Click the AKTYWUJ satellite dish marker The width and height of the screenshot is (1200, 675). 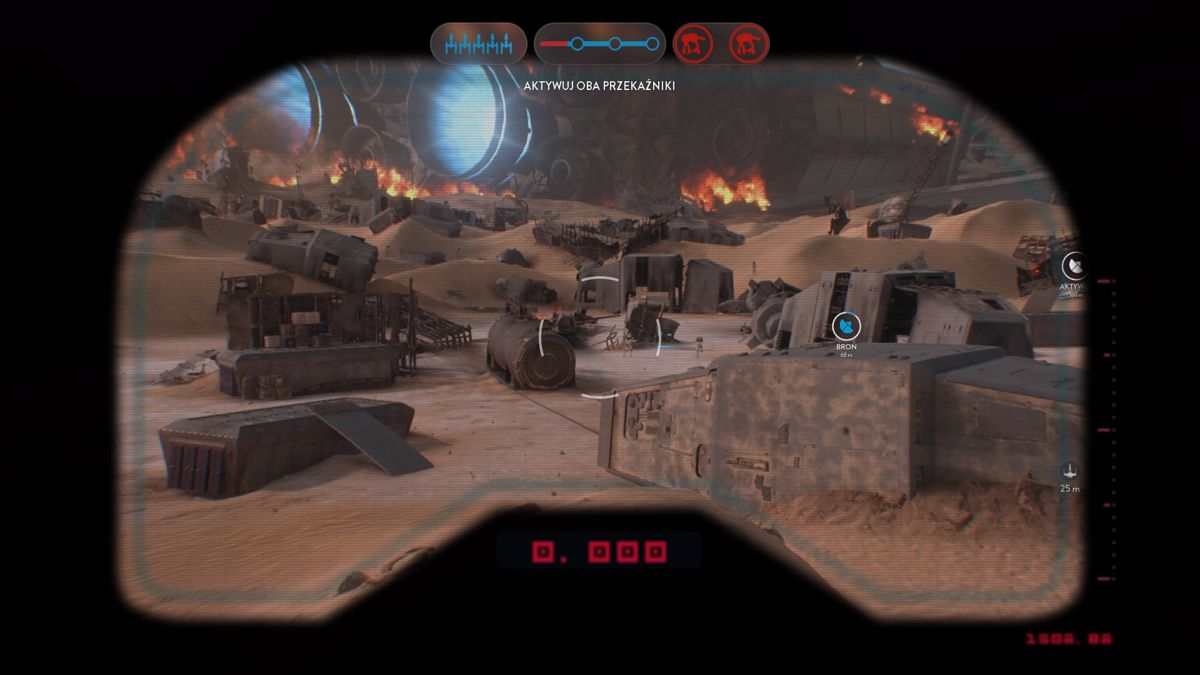click(1074, 266)
